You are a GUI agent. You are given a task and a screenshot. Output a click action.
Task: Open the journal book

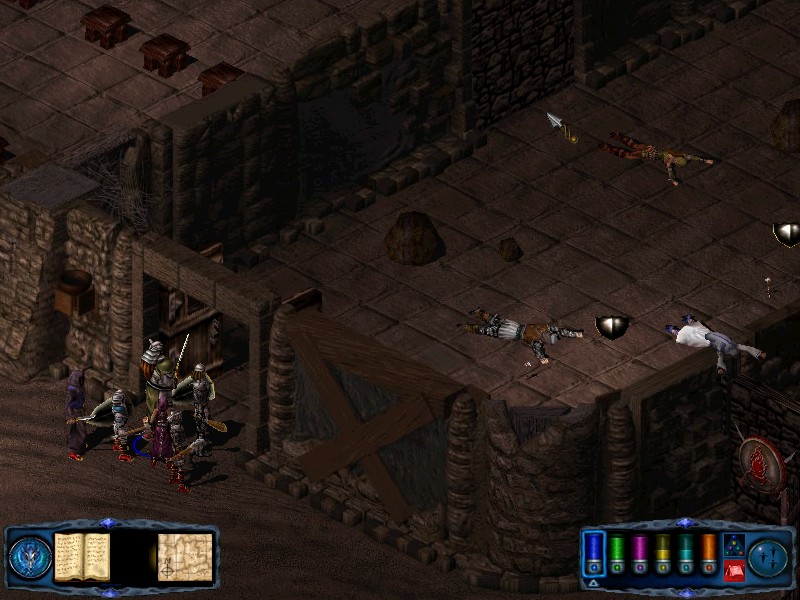coord(82,556)
